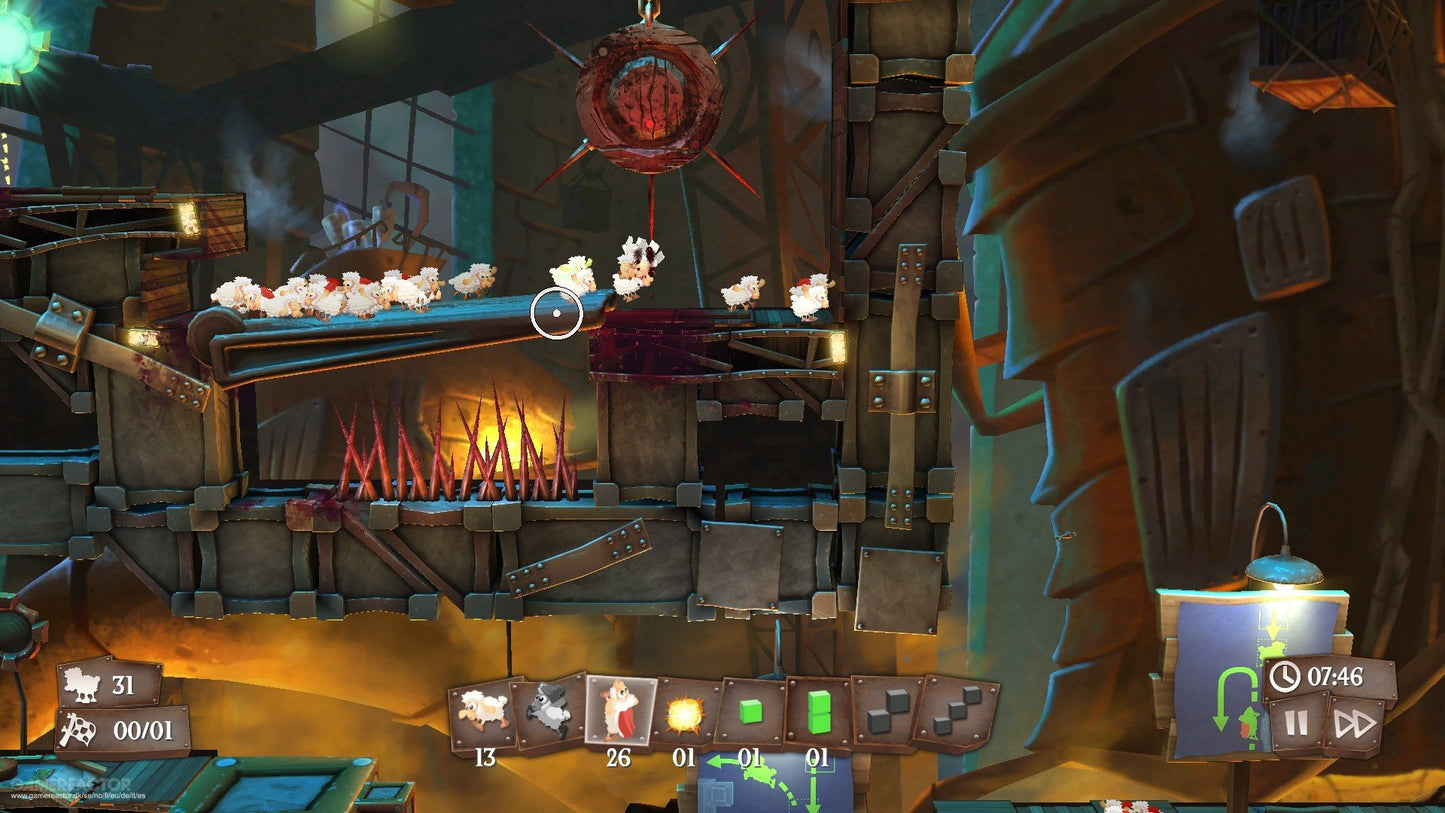Click the green downward arrow at the map top
Image resolution: width=1445 pixels, height=813 pixels.
click(x=1273, y=625)
